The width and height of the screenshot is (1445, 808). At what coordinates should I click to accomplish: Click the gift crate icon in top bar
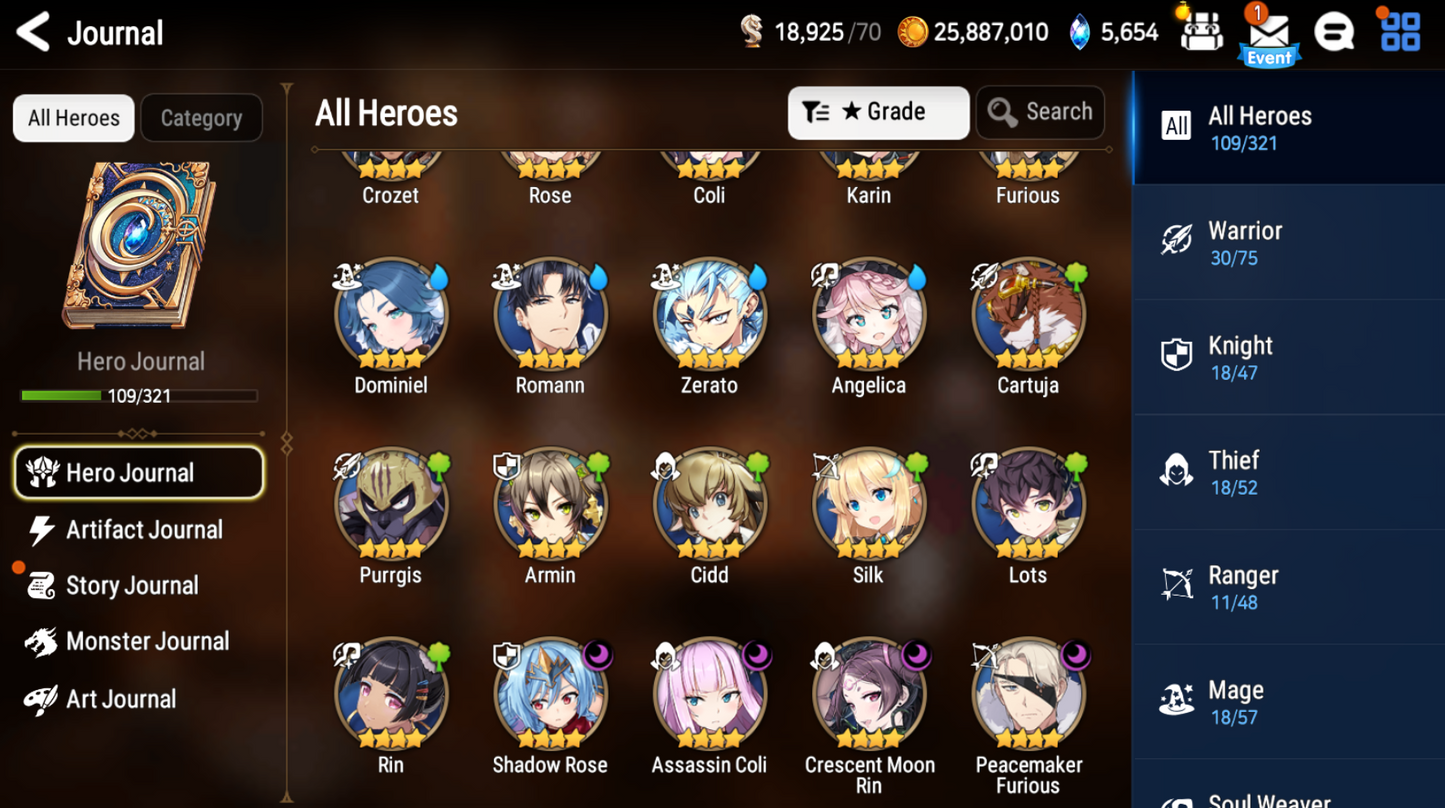coord(1201,31)
